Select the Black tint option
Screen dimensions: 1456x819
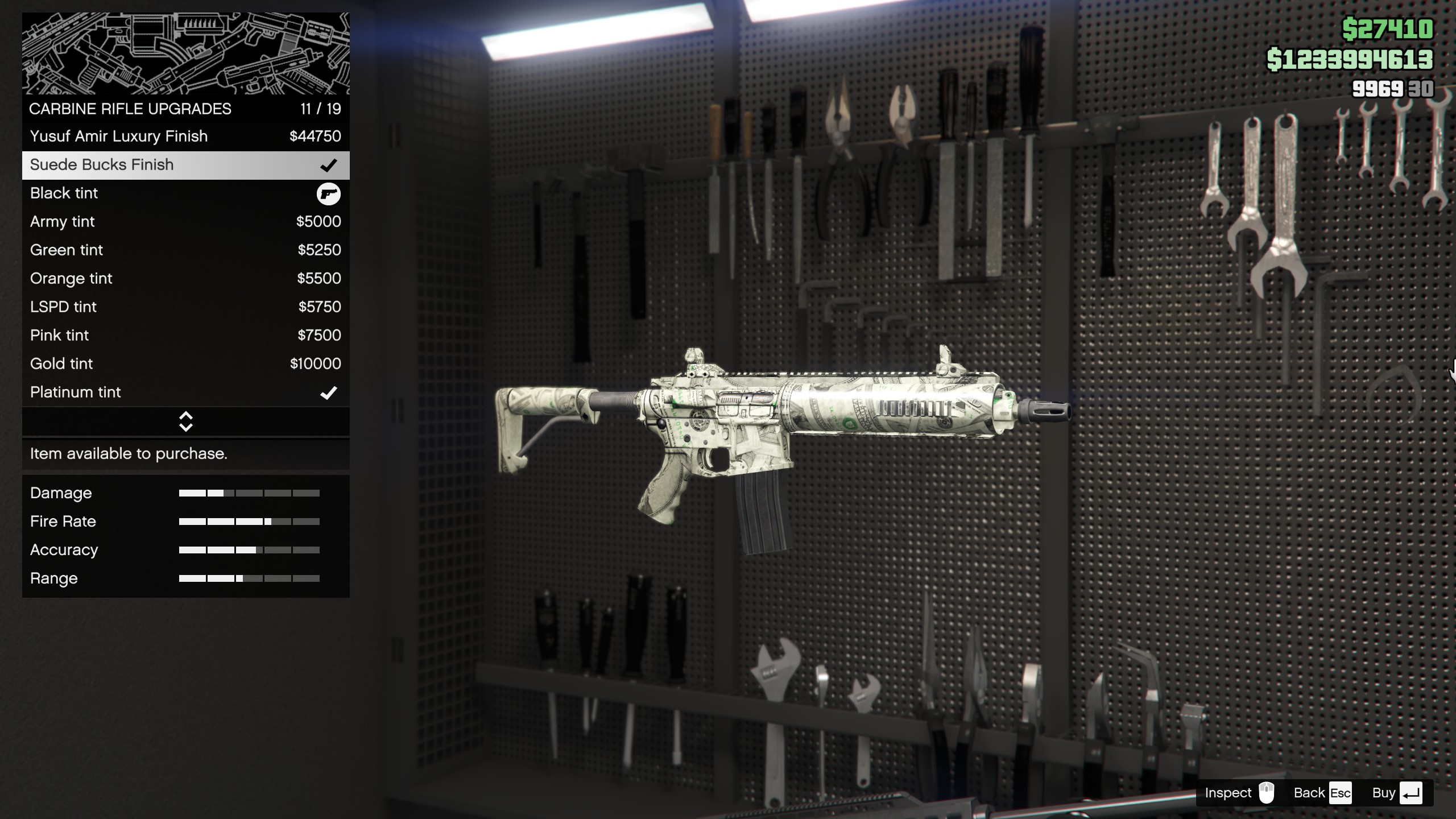pos(185,193)
